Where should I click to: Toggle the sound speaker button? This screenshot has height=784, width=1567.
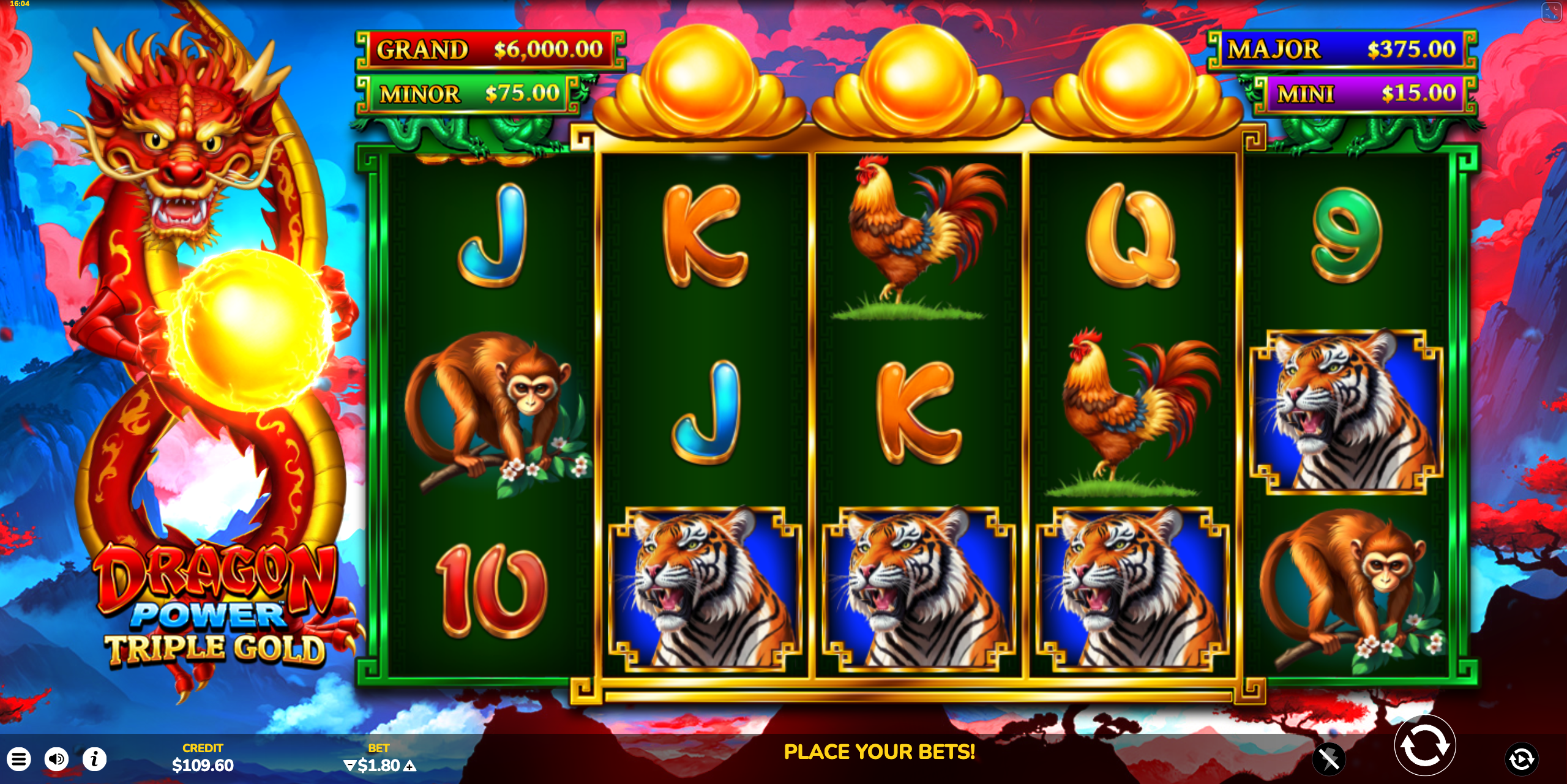[x=56, y=760]
